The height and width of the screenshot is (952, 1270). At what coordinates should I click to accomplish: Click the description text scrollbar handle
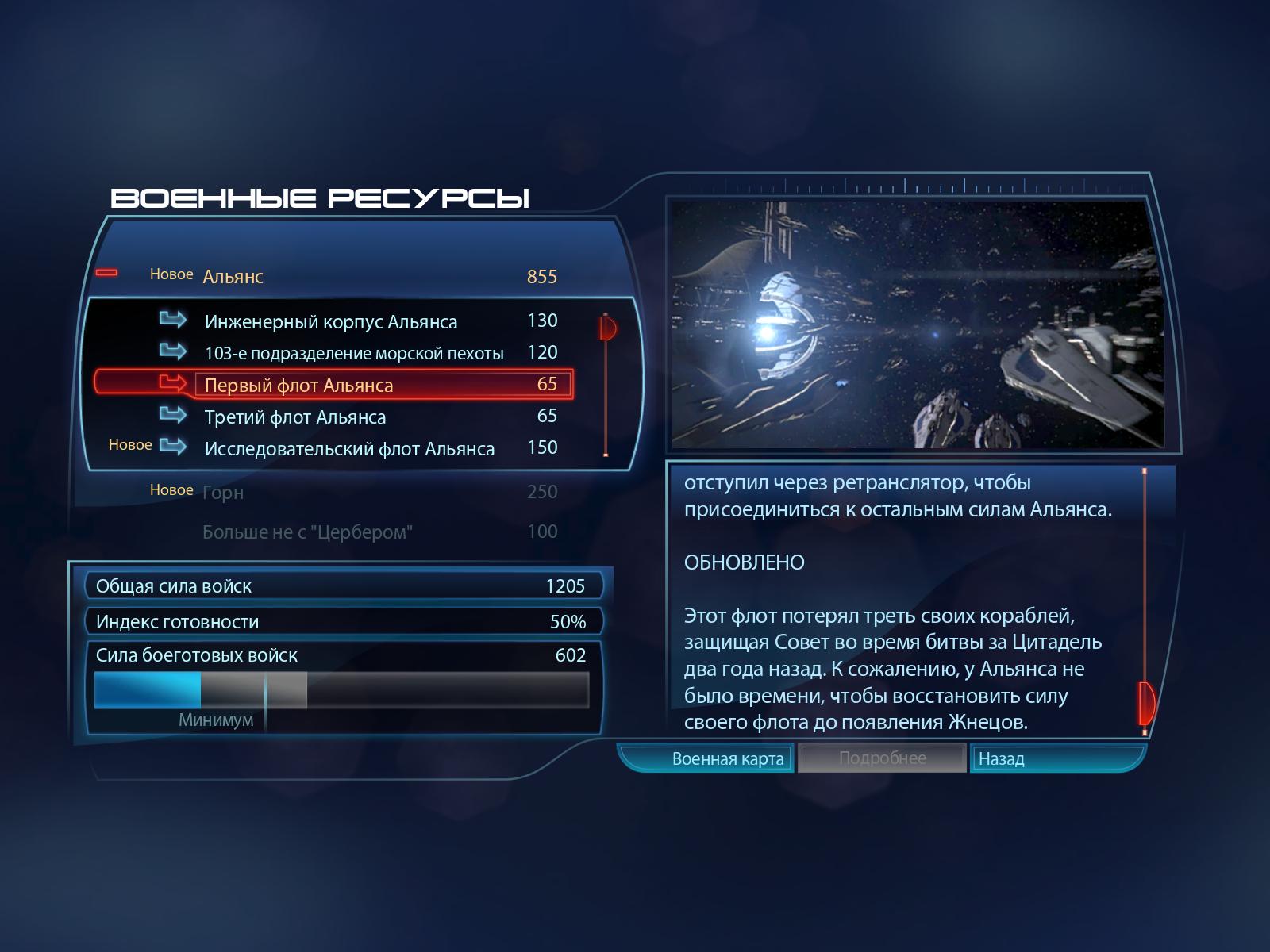(1145, 702)
